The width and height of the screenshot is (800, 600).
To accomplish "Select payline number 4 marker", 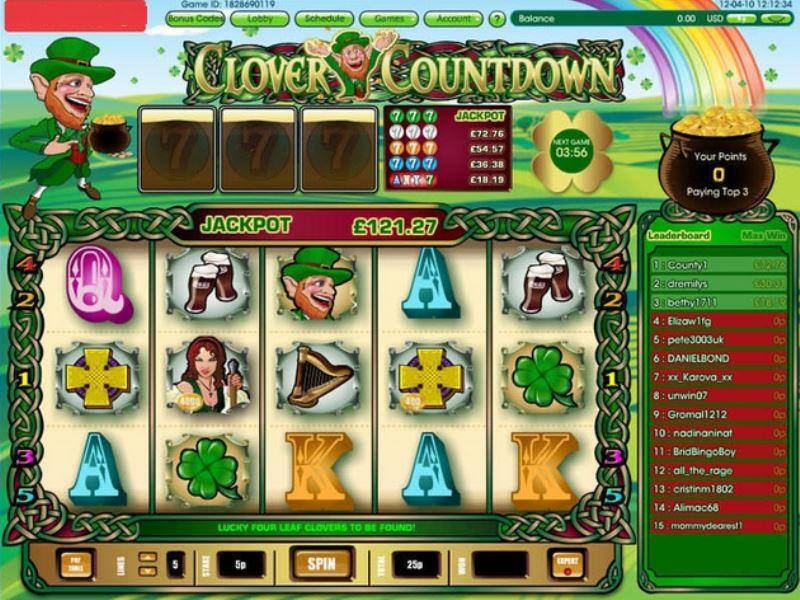I will click(27, 264).
